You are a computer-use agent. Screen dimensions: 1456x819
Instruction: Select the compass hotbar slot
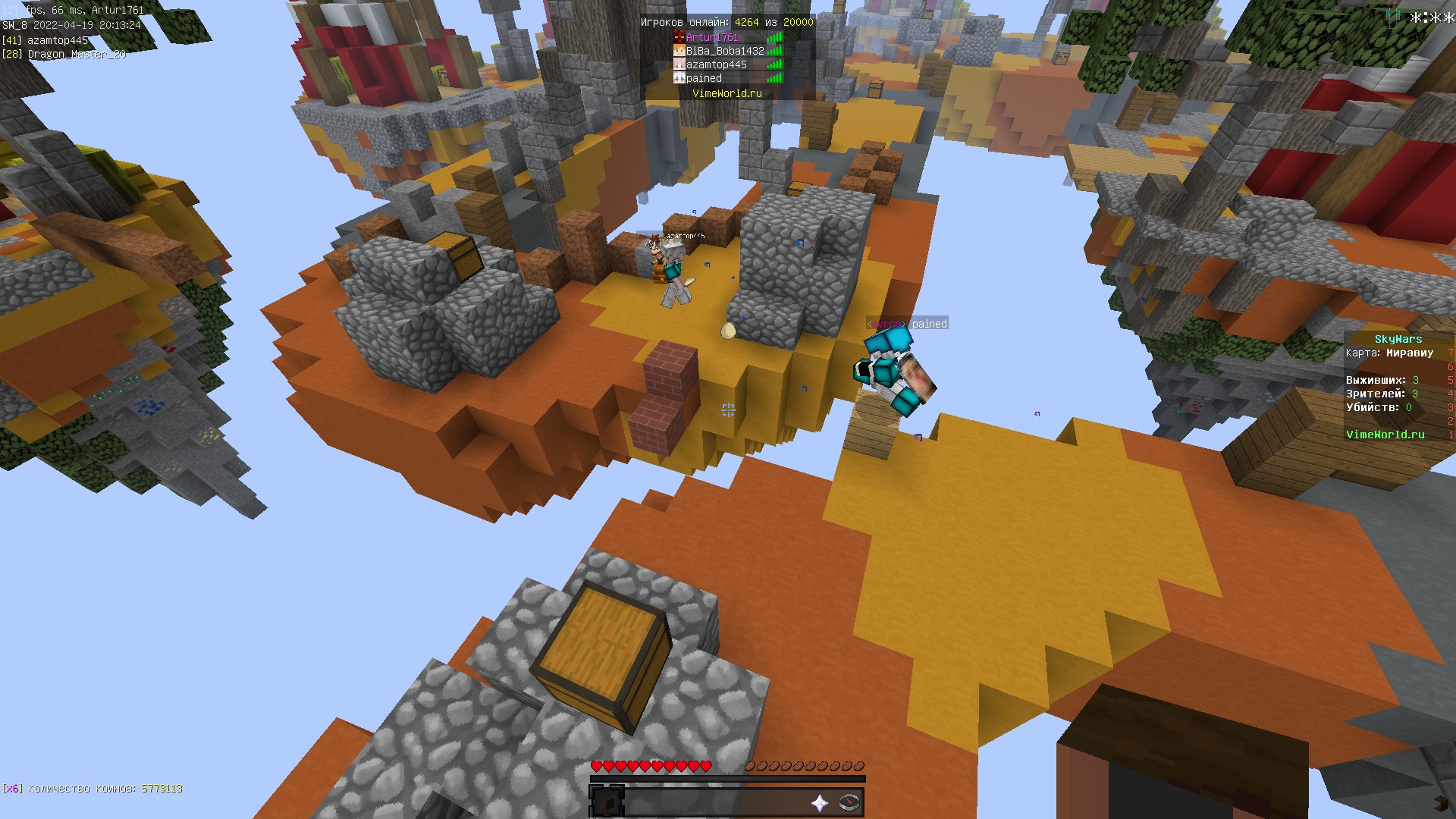point(850,803)
